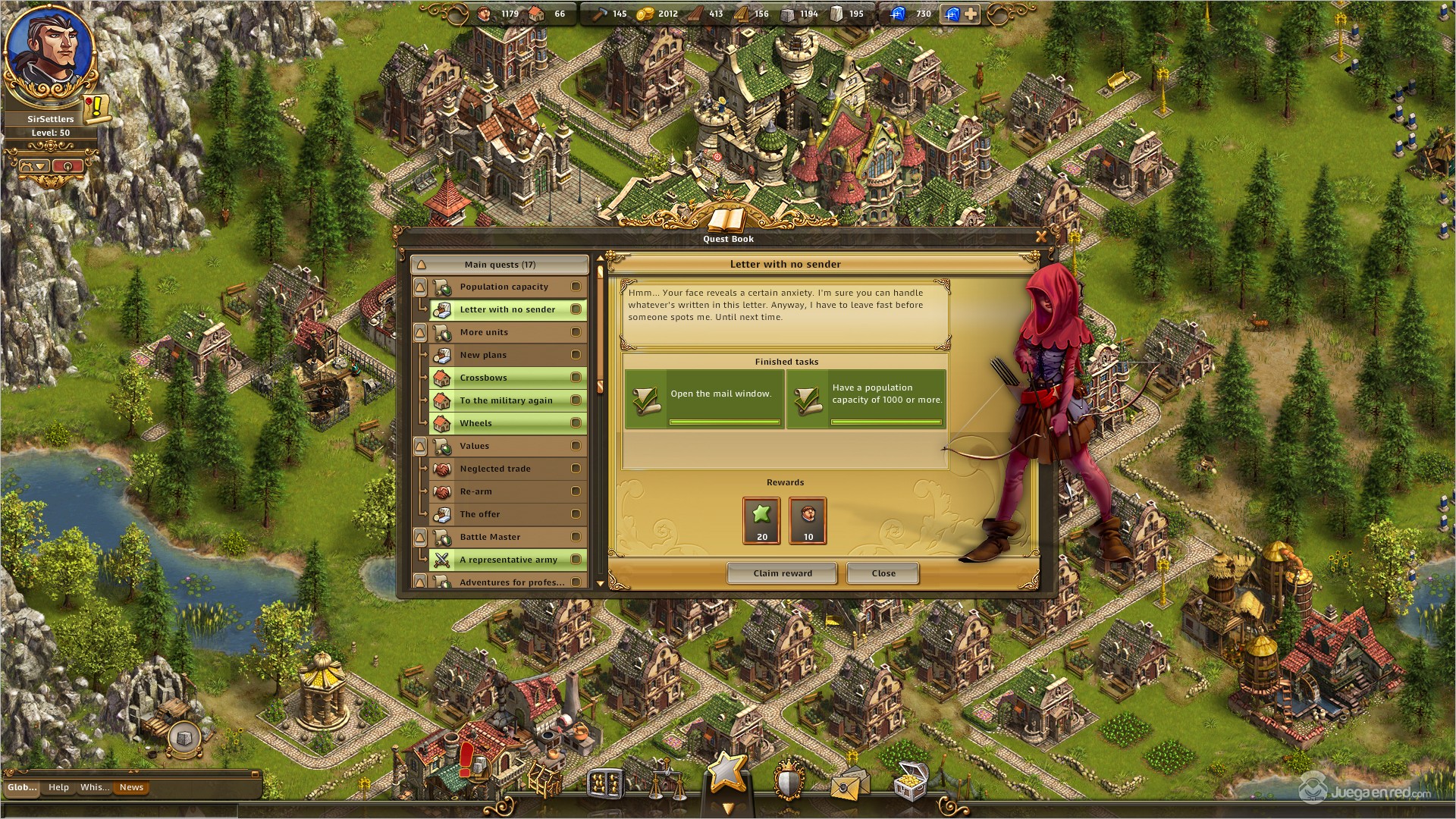1456x819 pixels.
Task: Add gems with the plus button
Action: tap(971, 14)
